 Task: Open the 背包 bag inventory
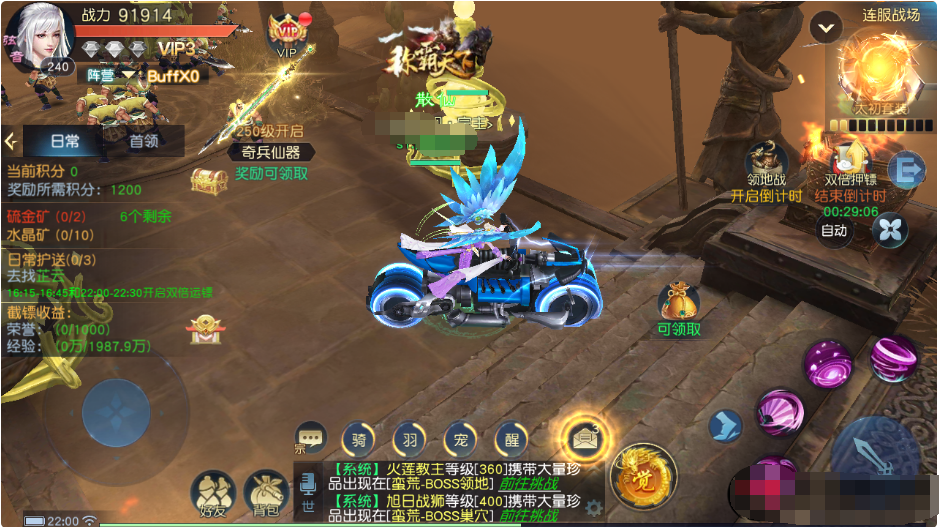pyautogui.click(x=265, y=491)
